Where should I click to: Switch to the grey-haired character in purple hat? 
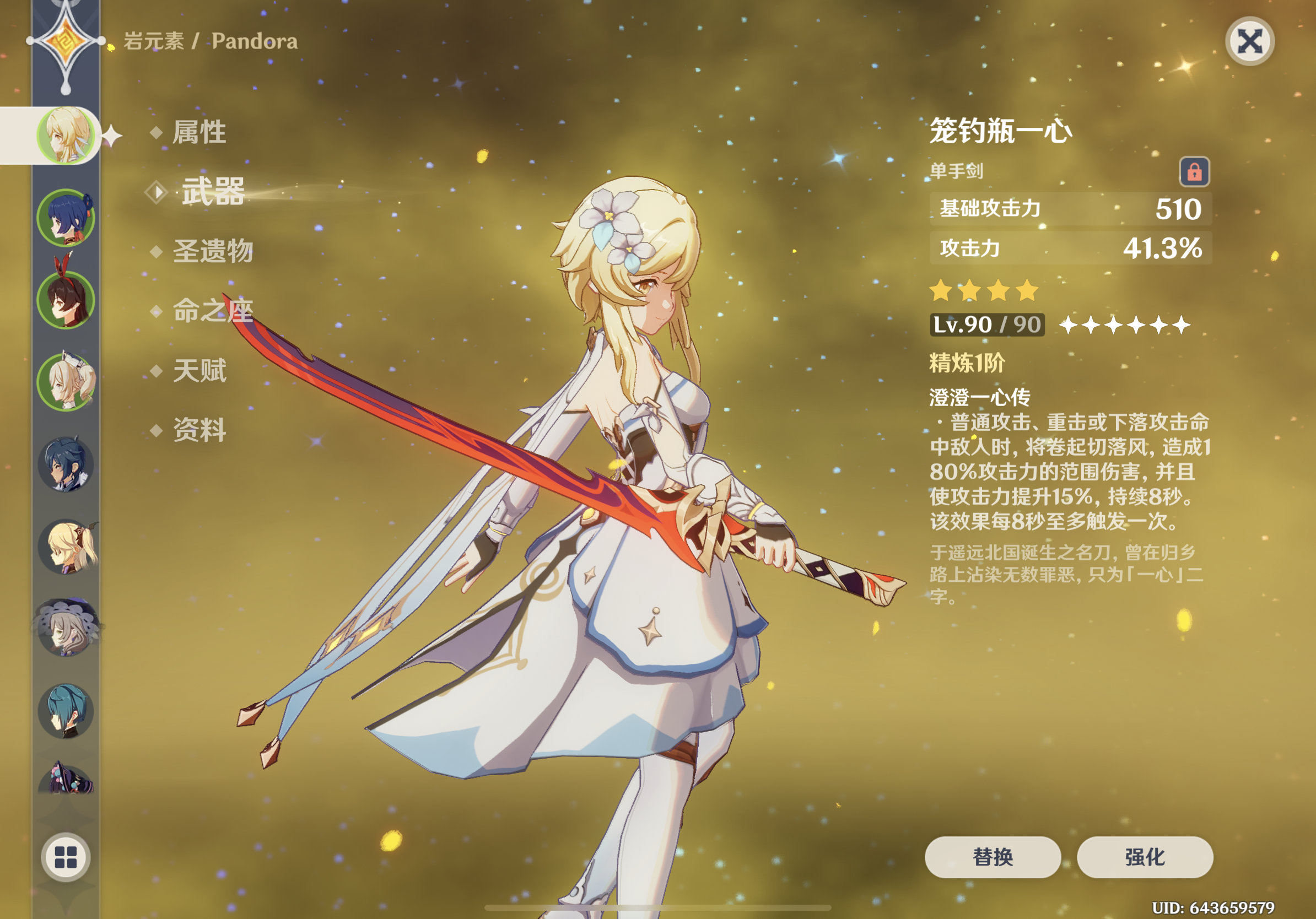(x=66, y=629)
